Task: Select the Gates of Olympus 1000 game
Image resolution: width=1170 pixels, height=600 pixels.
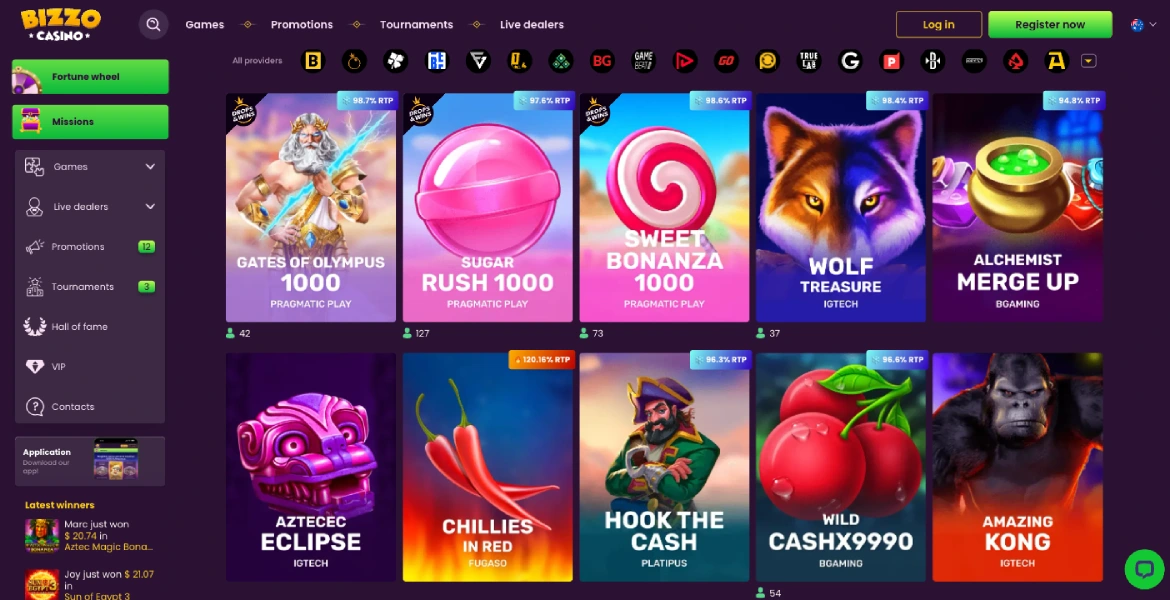Action: [x=311, y=207]
